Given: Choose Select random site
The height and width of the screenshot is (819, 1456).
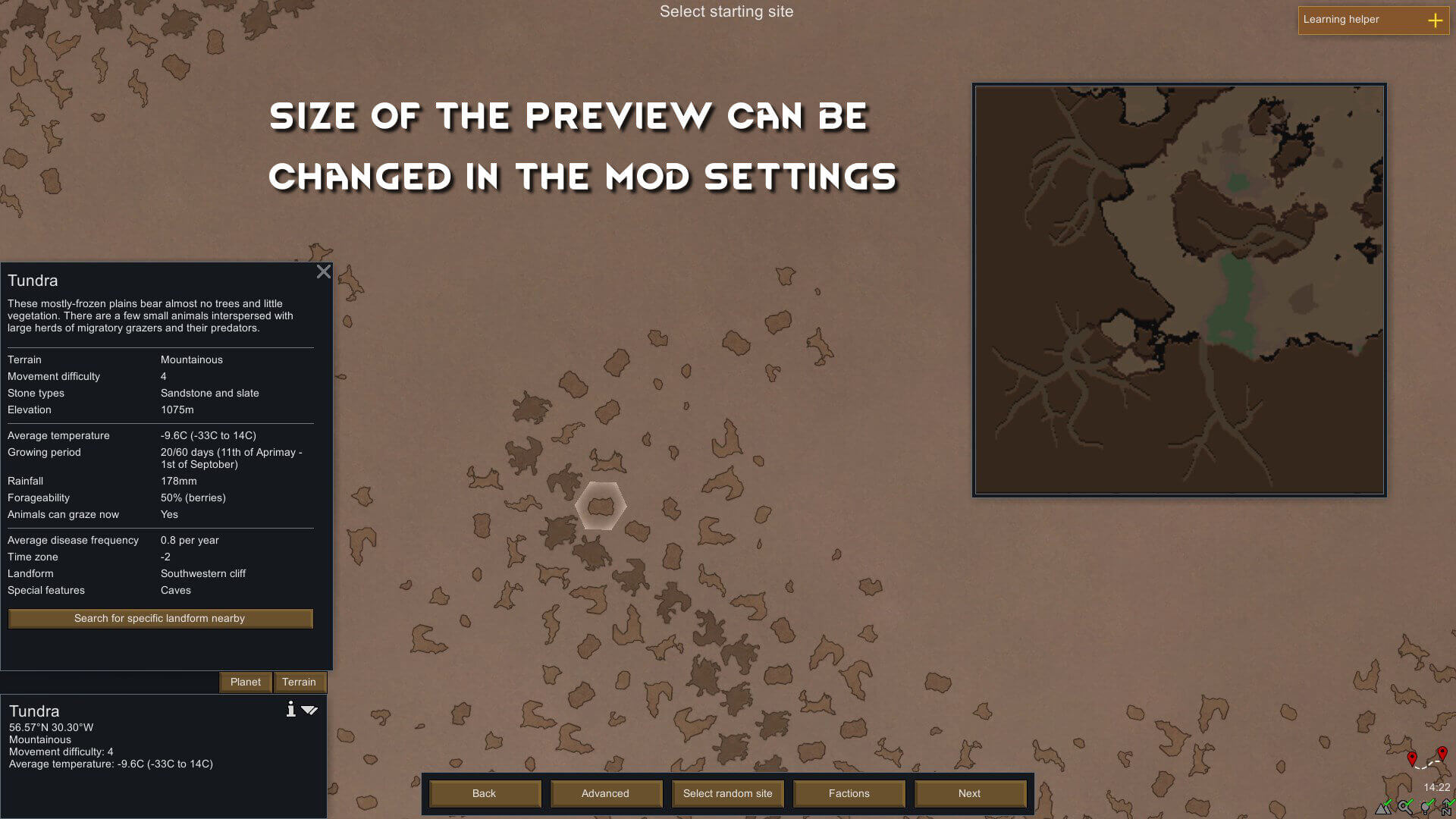Looking at the screenshot, I should point(727,793).
